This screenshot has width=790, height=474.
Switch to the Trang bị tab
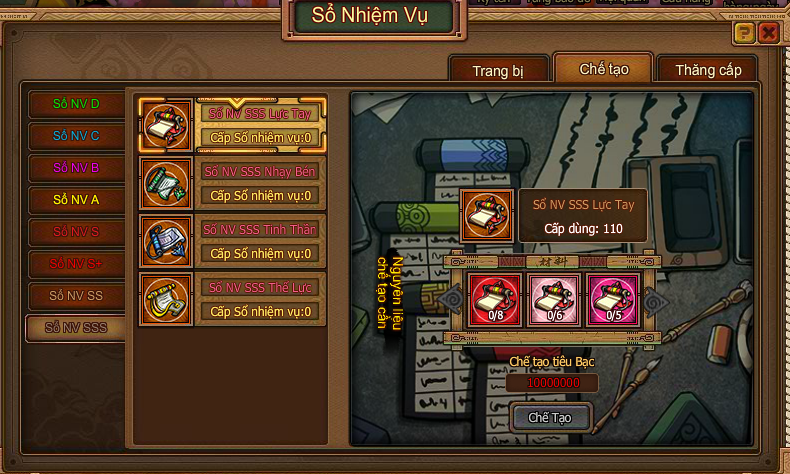click(498, 71)
